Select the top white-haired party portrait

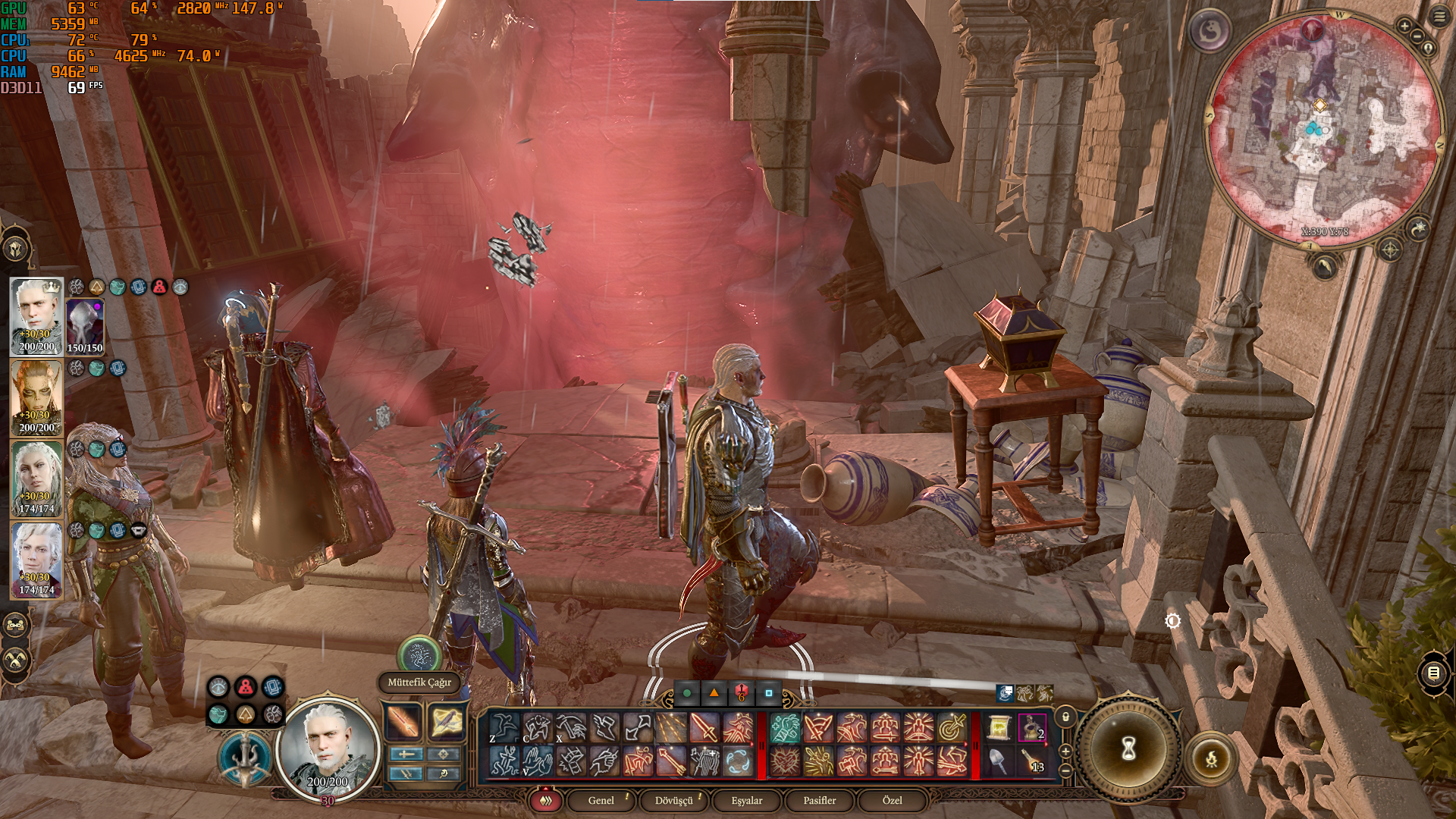[x=36, y=315]
